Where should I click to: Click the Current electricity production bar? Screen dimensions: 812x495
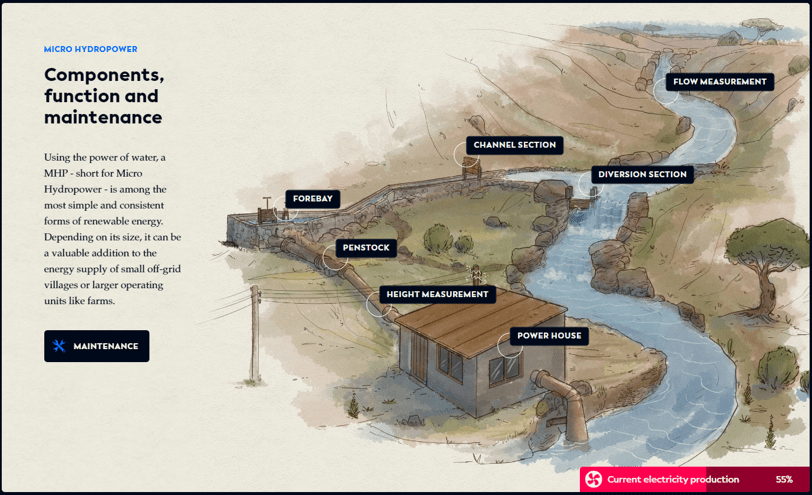coord(694,480)
